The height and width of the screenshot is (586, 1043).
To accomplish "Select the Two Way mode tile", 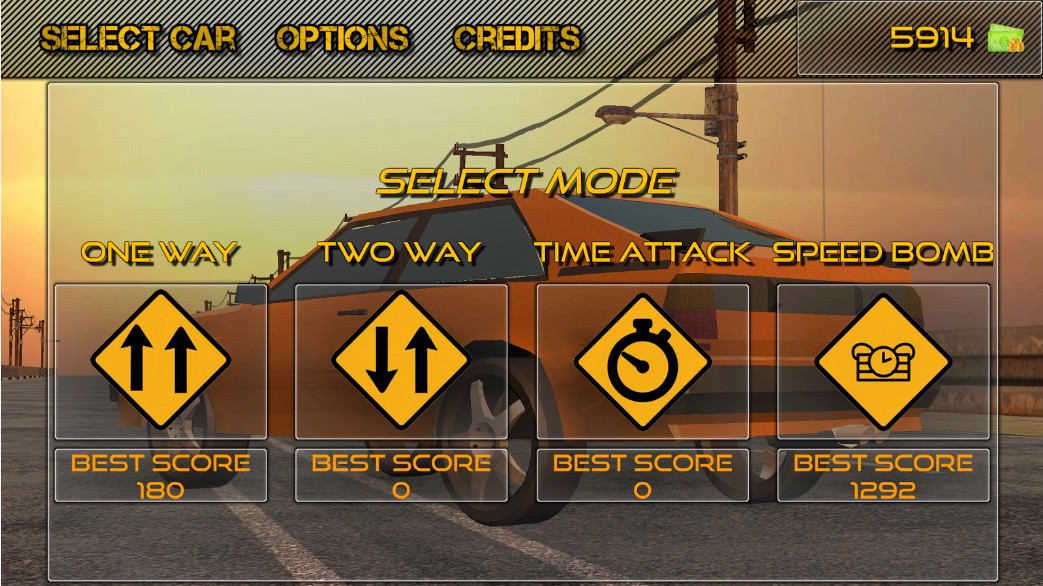I will (401, 361).
